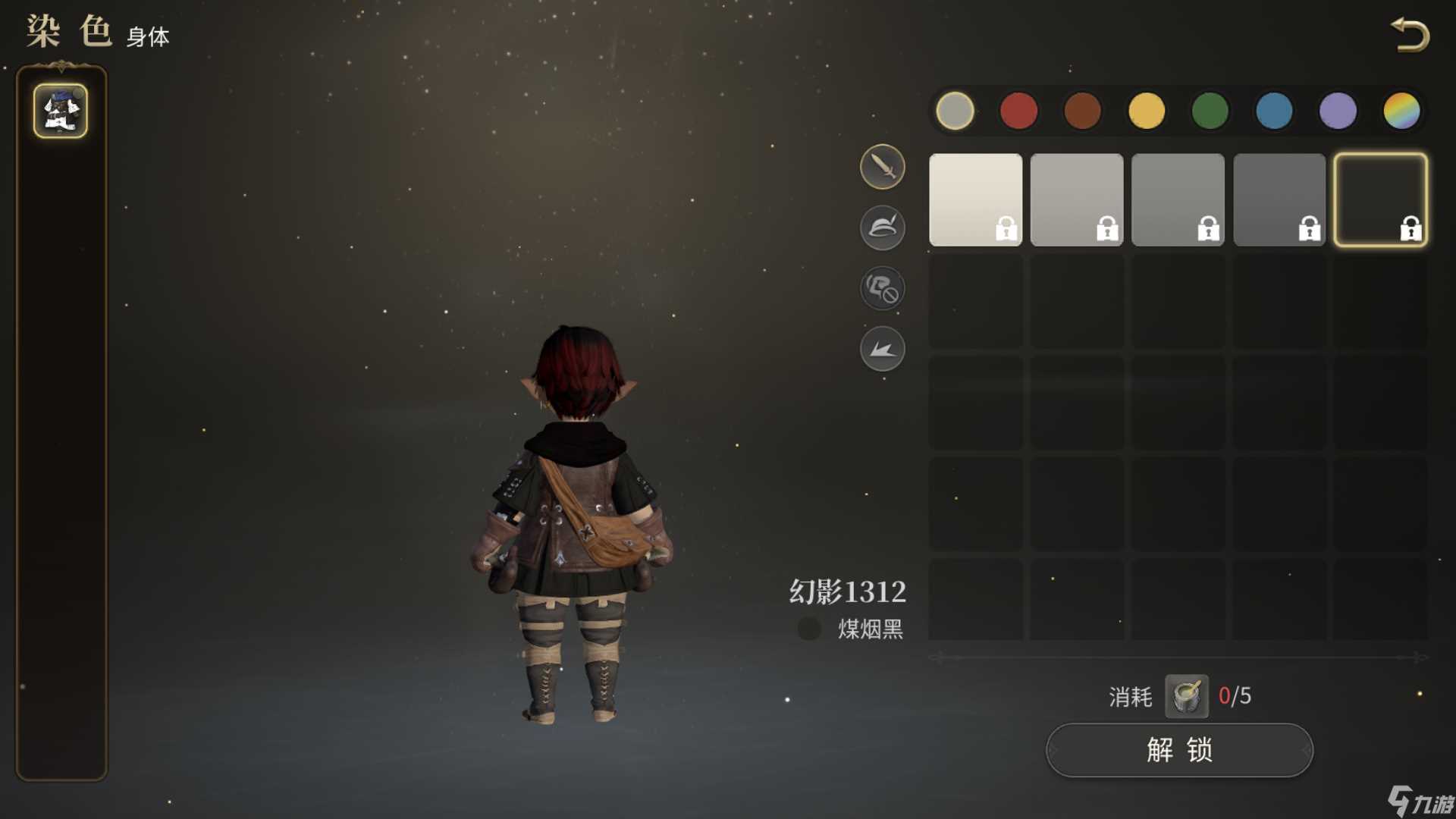Select the green color category circle
This screenshot has height=819, width=1456.
pos(1210,110)
